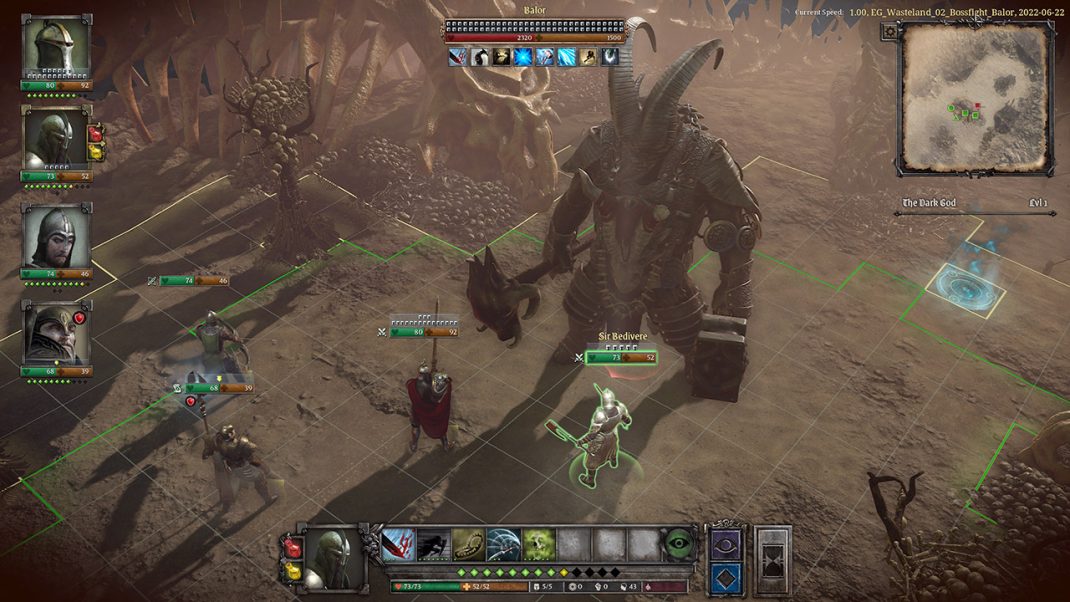Image resolution: width=1070 pixels, height=602 pixels.
Task: End turn with the hourglass button
Action: coord(772,560)
